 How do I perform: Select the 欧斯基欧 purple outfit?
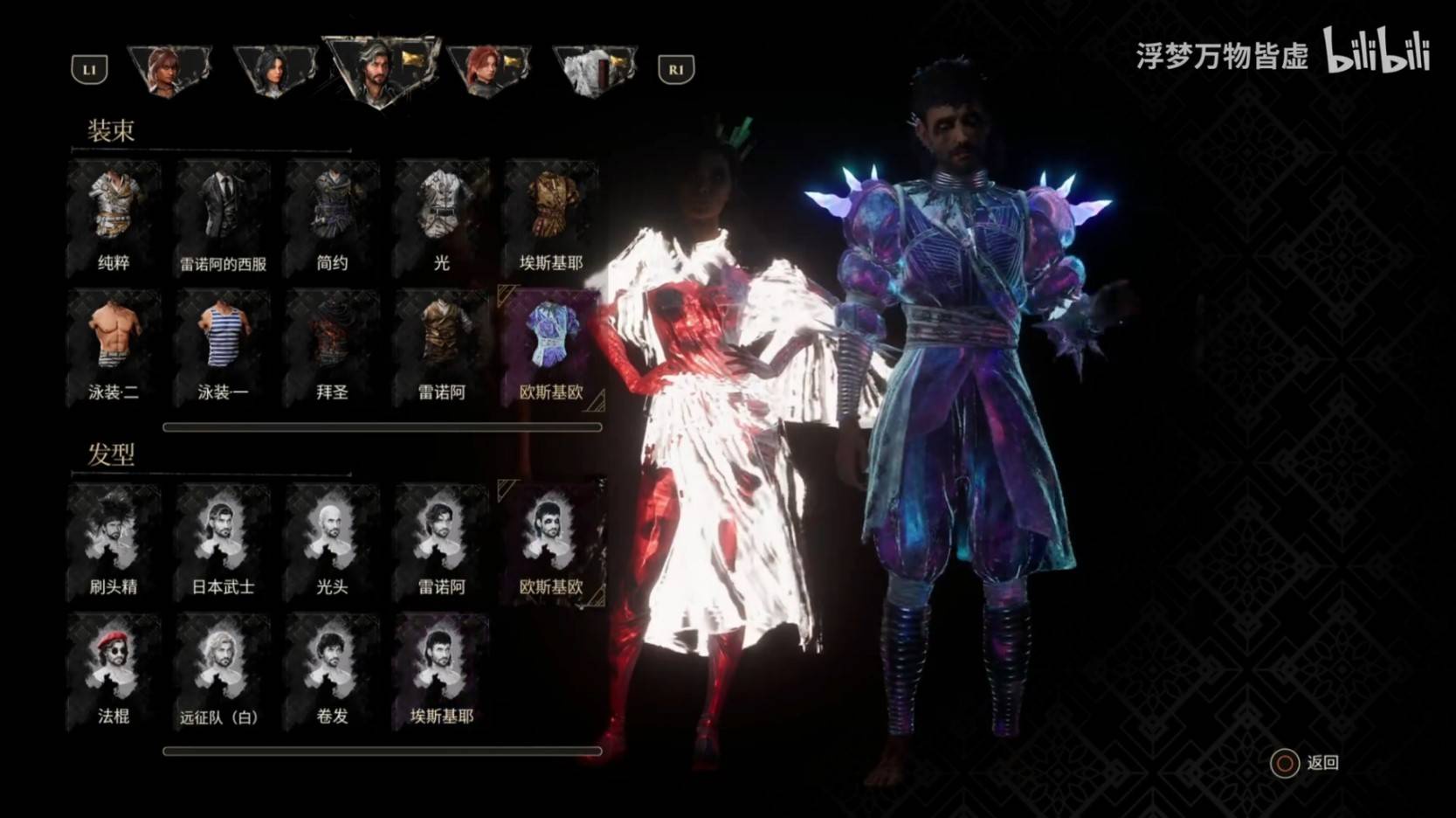pos(550,346)
